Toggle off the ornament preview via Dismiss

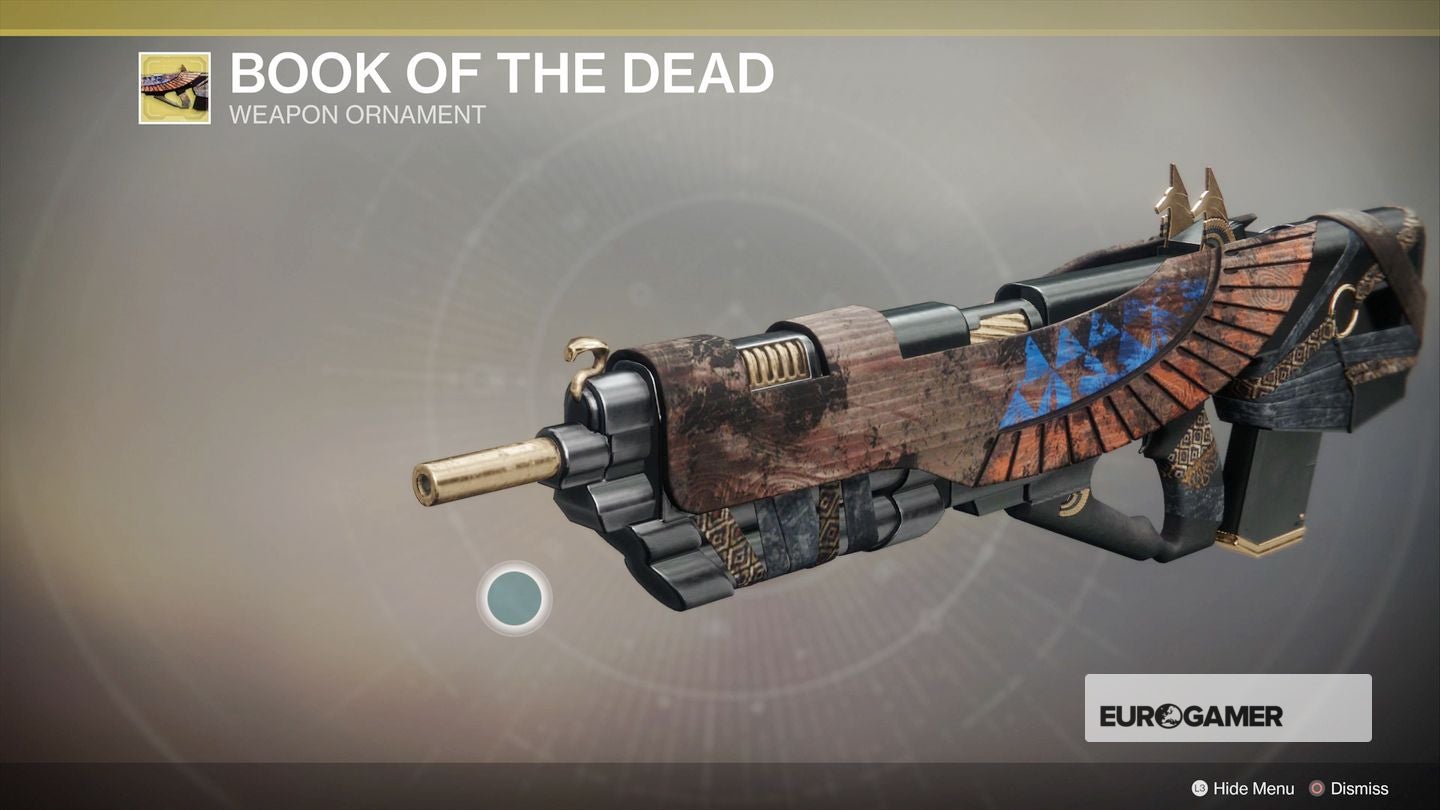tap(1361, 788)
